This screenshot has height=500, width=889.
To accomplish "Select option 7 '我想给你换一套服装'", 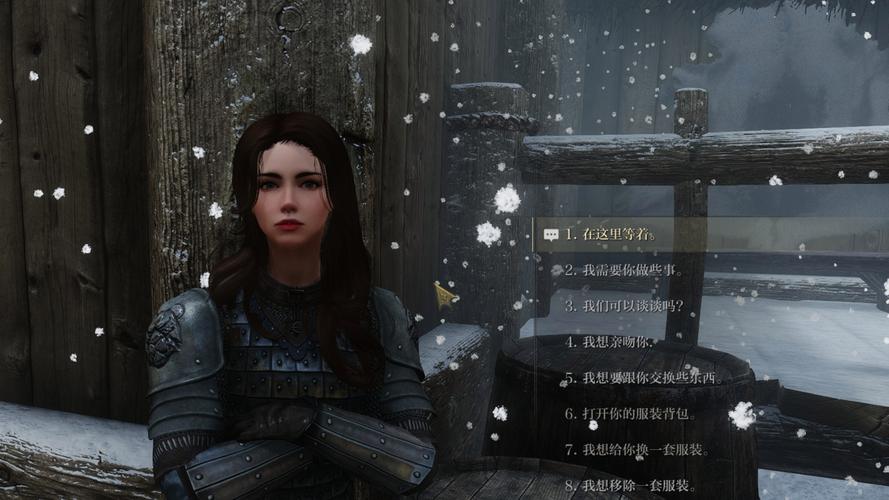I will coord(637,450).
